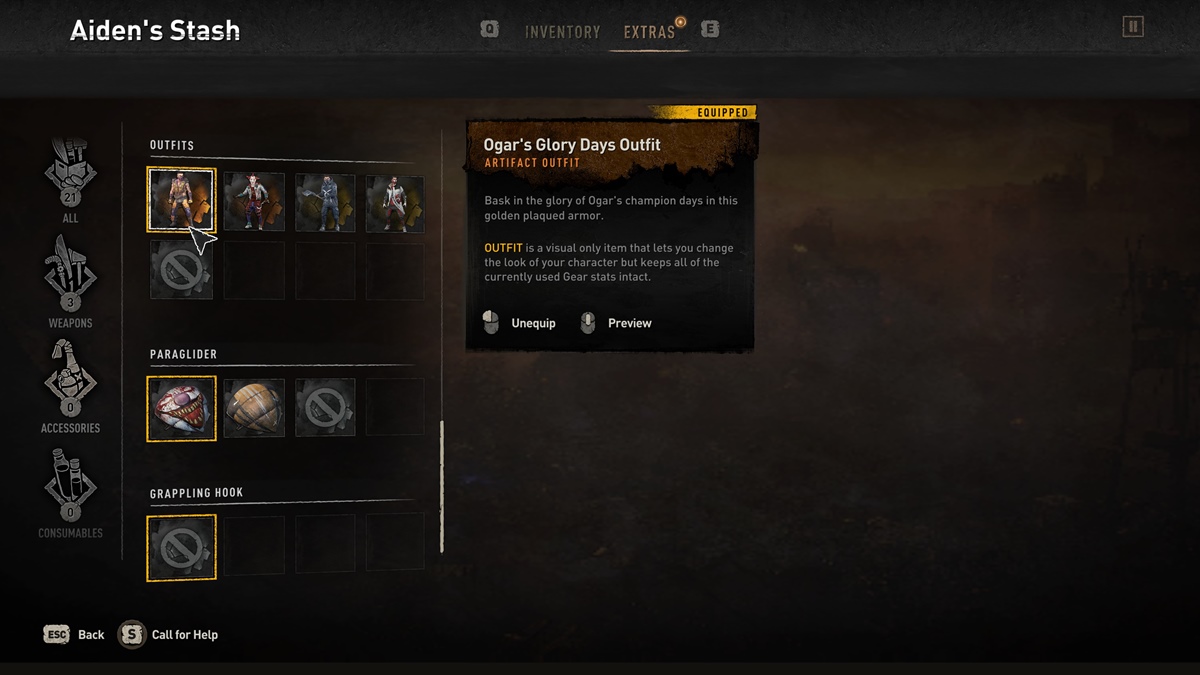The height and width of the screenshot is (675, 1200).
Task: Click the pause icon in top corner
Action: point(1132,27)
